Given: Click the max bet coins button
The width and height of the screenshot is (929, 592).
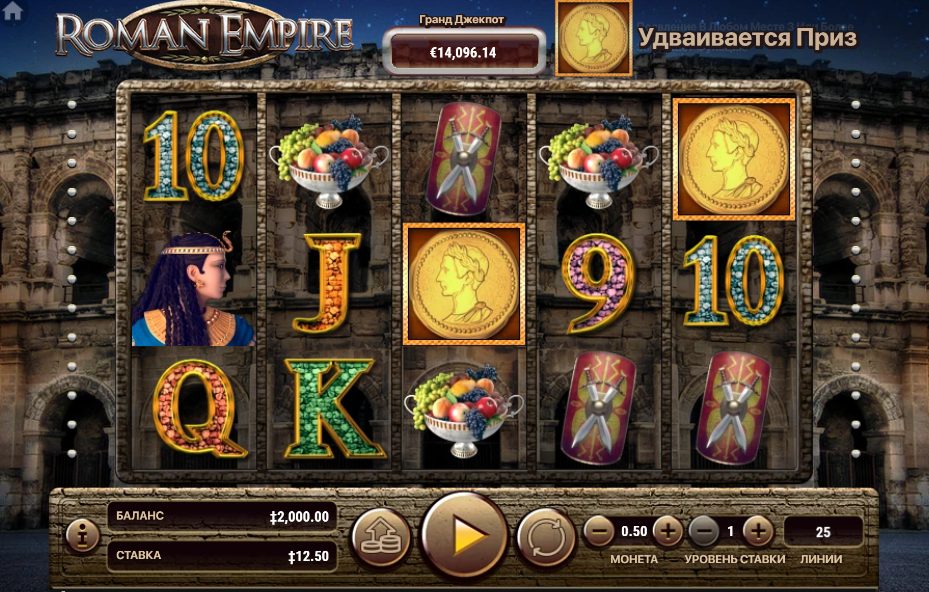Looking at the screenshot, I should [381, 537].
